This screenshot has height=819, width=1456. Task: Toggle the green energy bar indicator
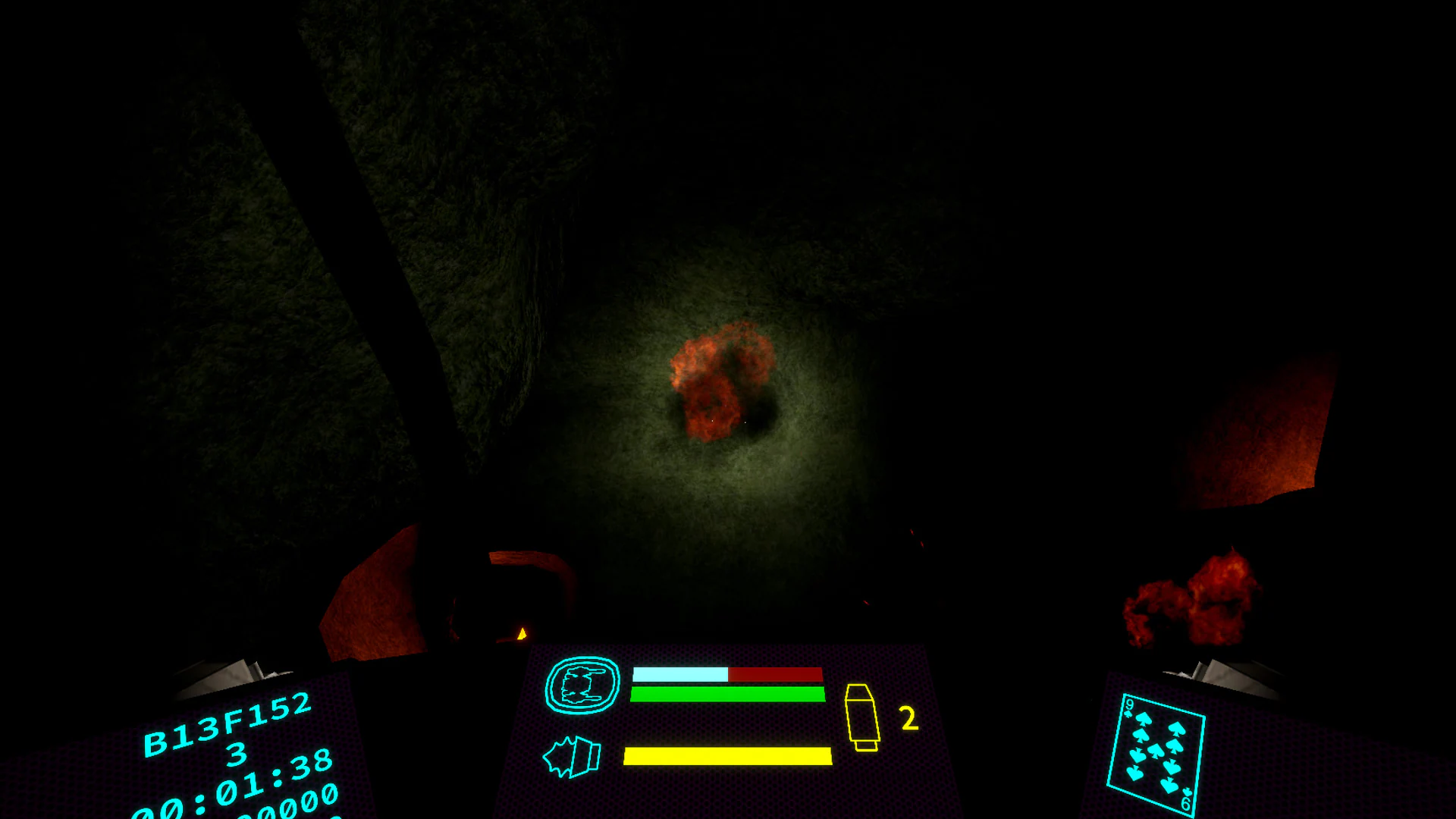coord(727,693)
